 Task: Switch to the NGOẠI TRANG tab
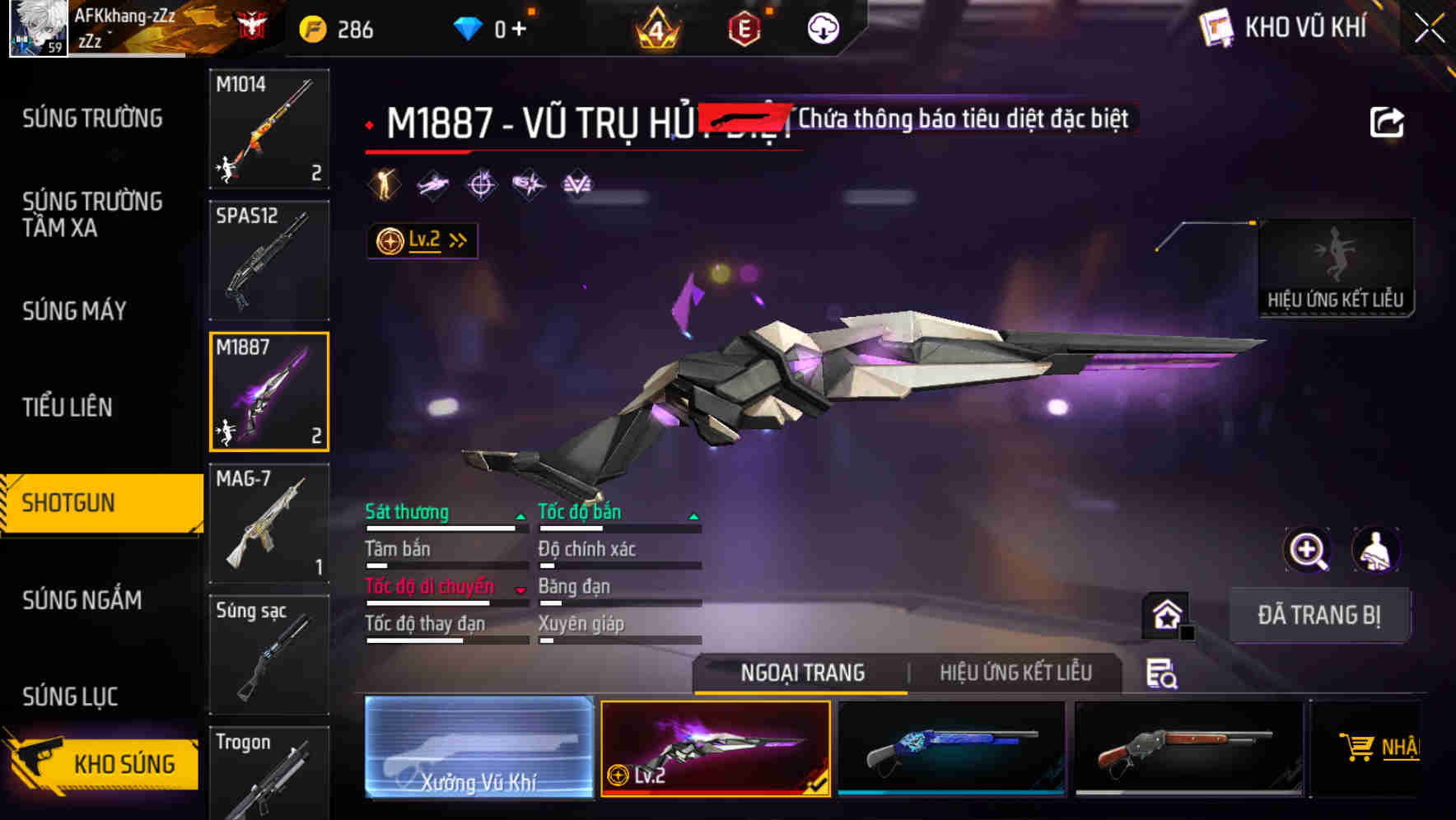(803, 672)
